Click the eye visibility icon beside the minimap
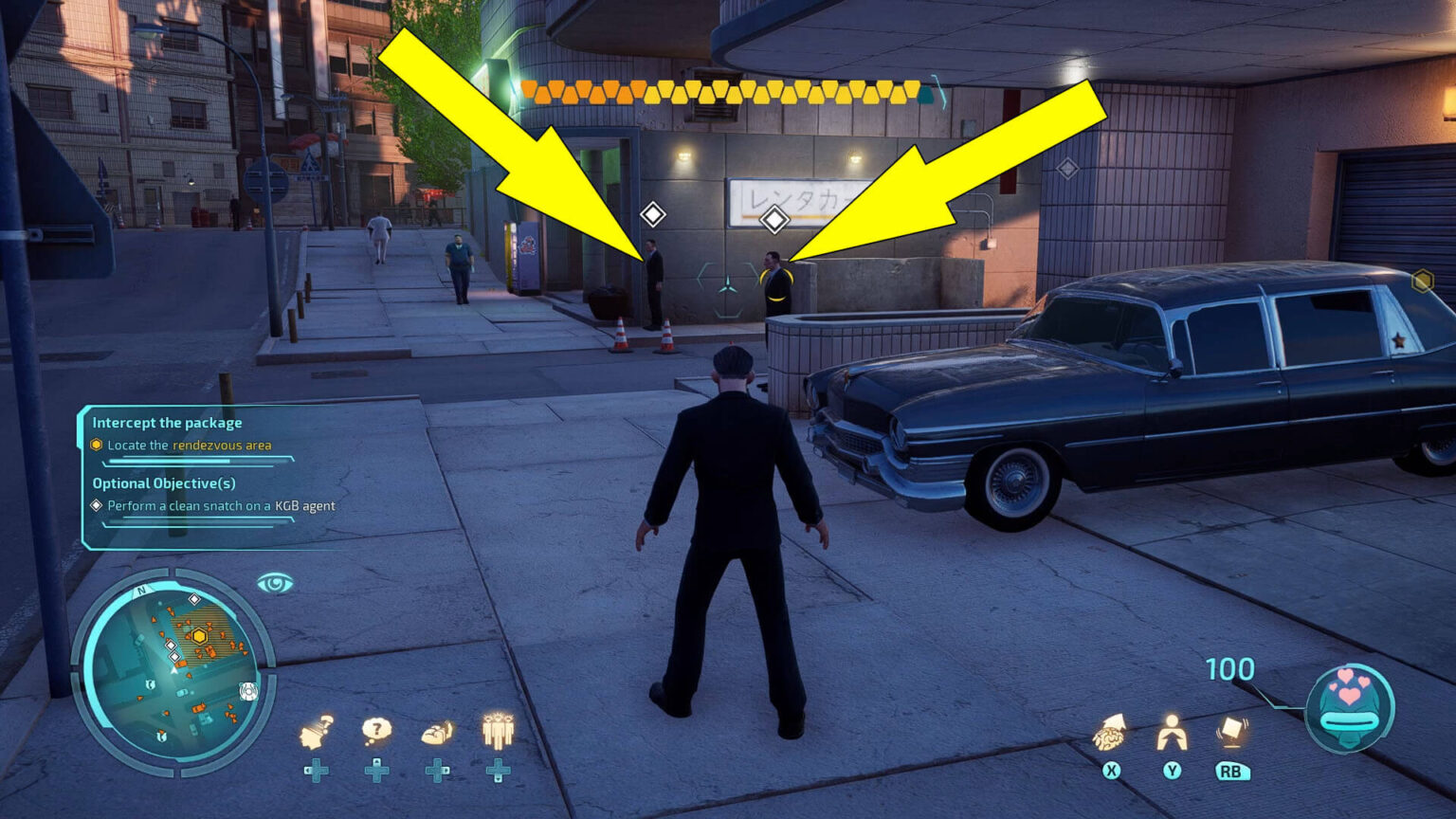The width and height of the screenshot is (1456, 819). pos(275,583)
